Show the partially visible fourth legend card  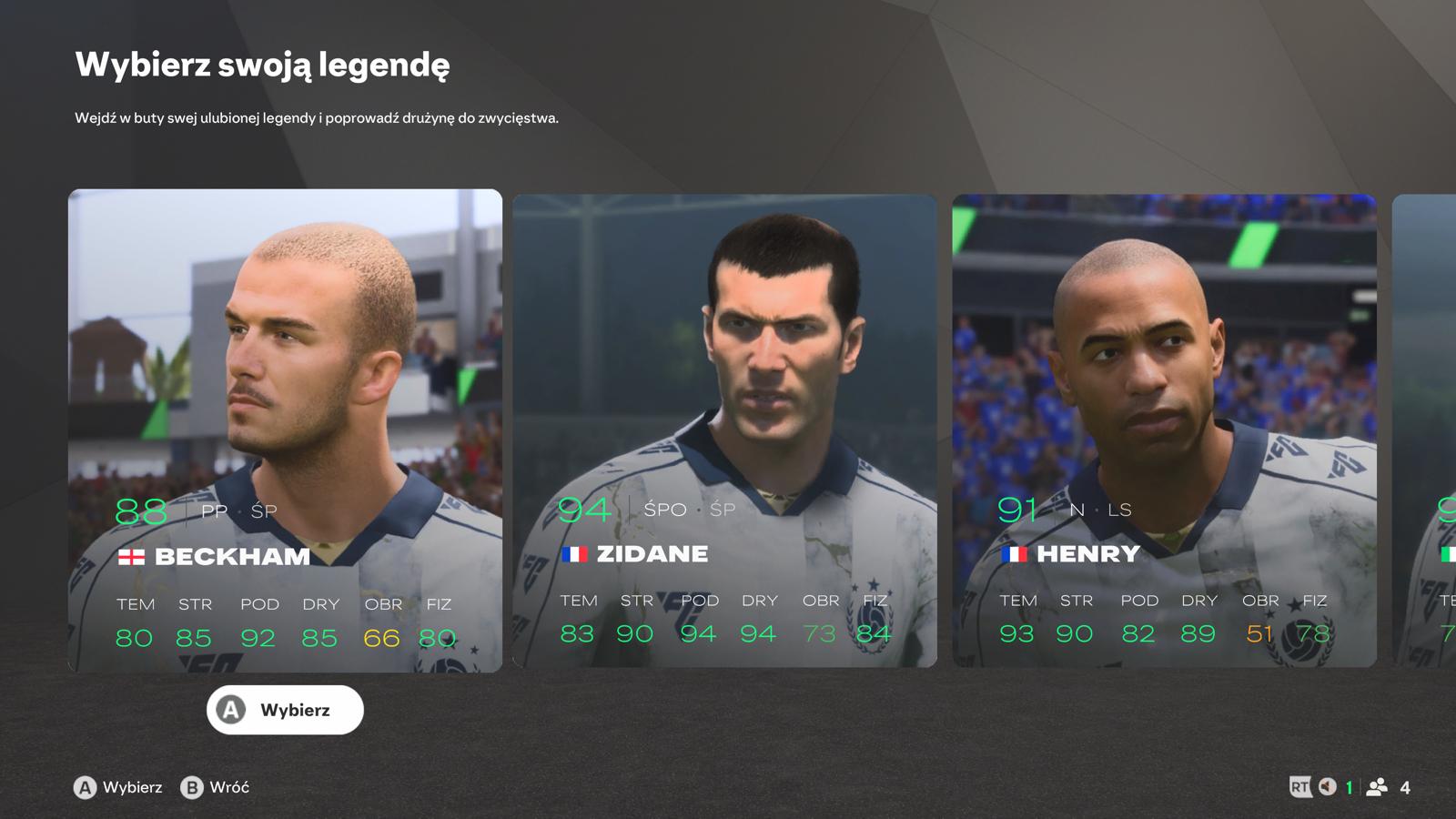pos(1425,430)
